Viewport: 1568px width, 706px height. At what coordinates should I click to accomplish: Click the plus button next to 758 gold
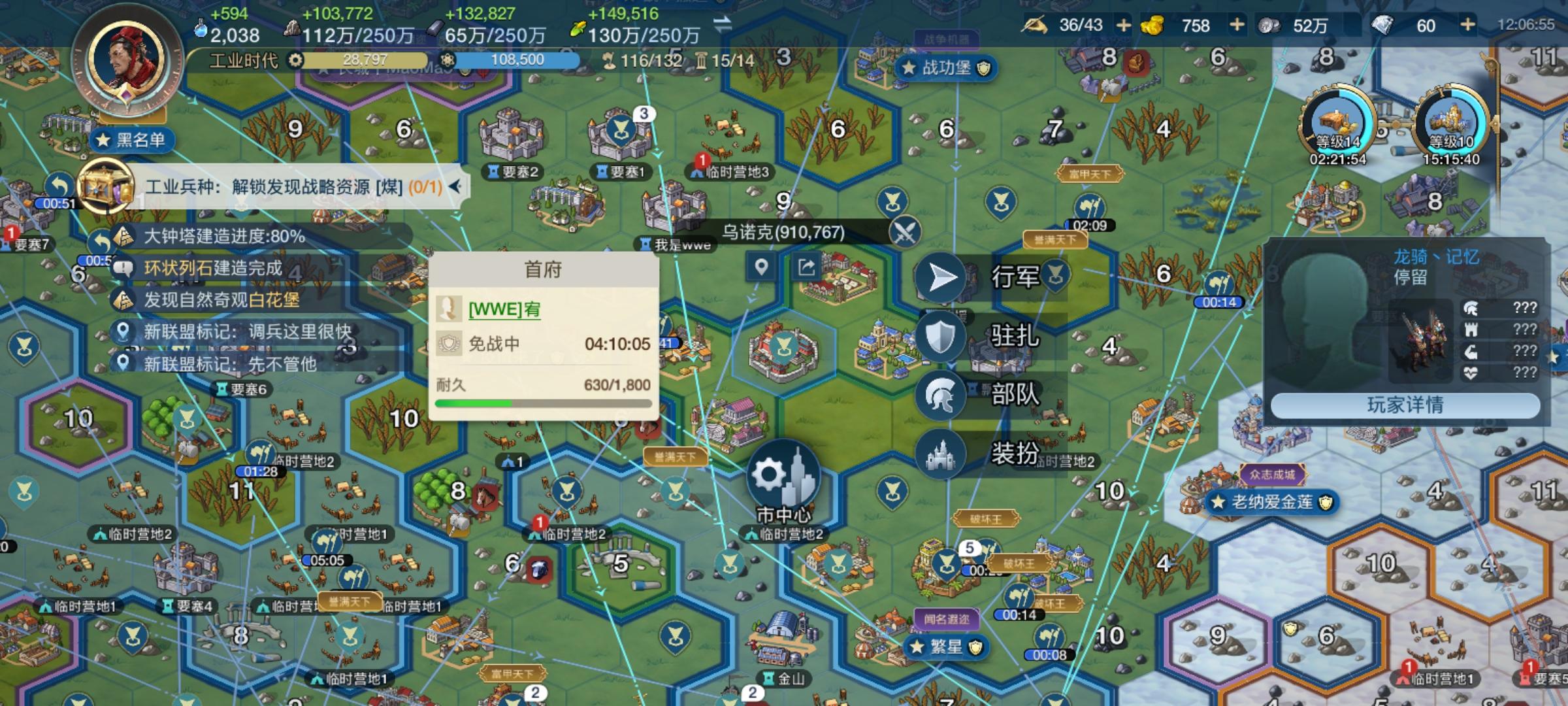[x=1237, y=26]
